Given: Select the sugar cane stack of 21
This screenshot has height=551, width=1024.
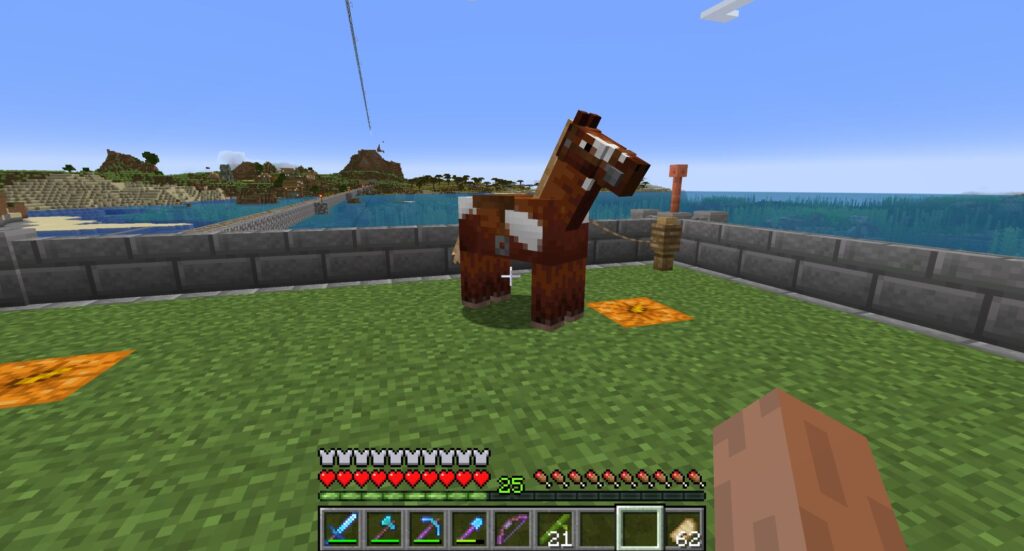Looking at the screenshot, I should [555, 527].
